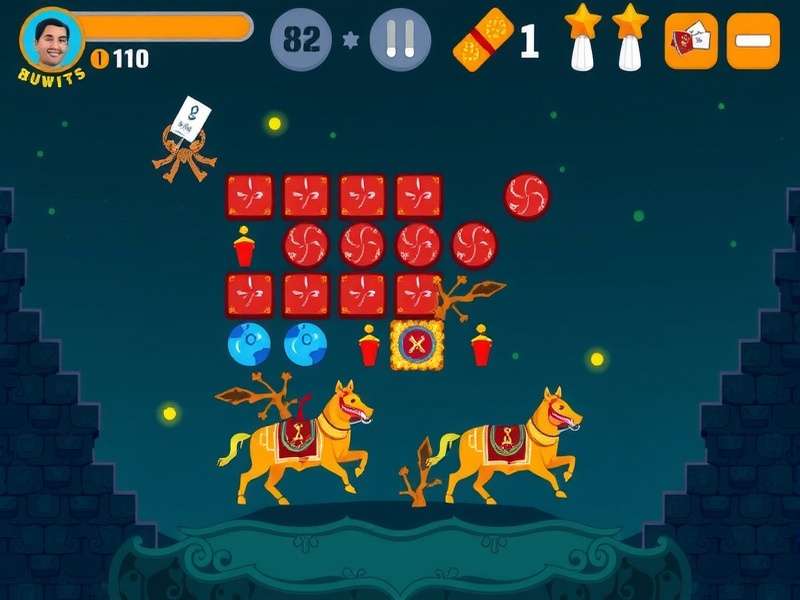This screenshot has height=600, width=800.
Task: Click the orange minus button
Action: [753, 41]
